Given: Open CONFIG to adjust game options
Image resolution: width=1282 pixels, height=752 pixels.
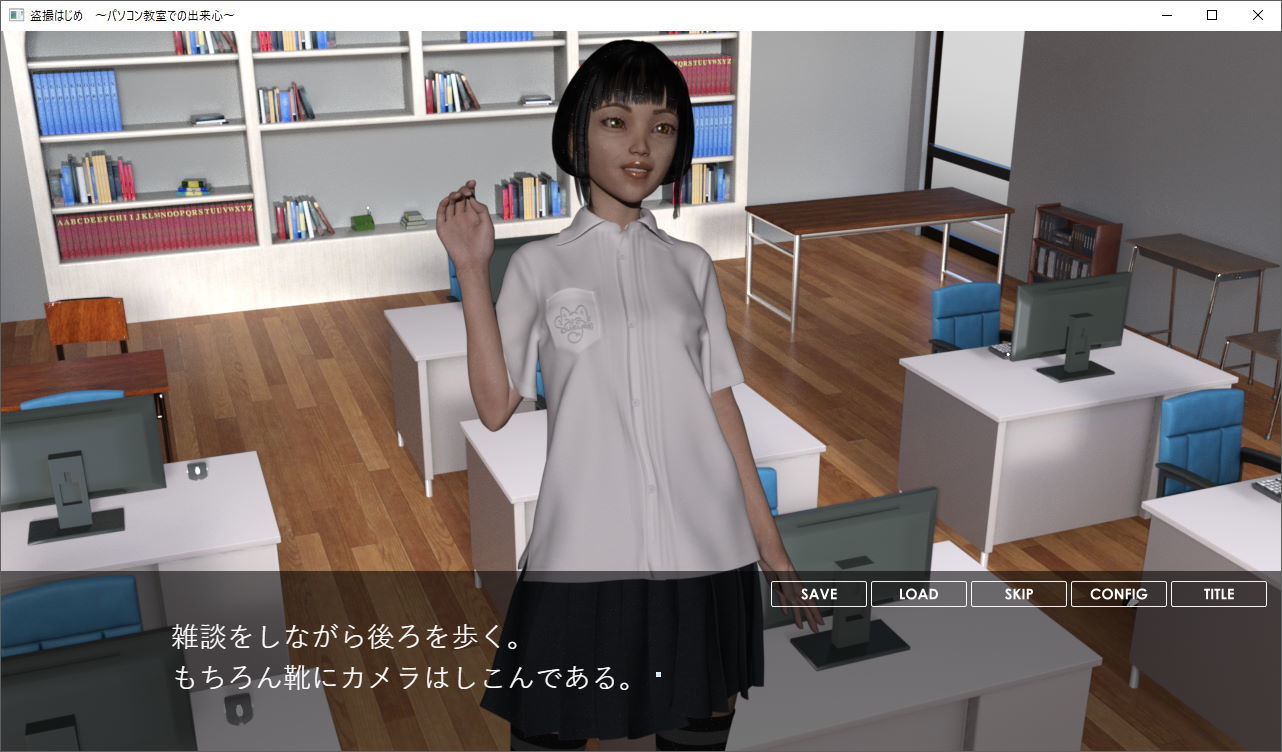Looking at the screenshot, I should (1118, 594).
